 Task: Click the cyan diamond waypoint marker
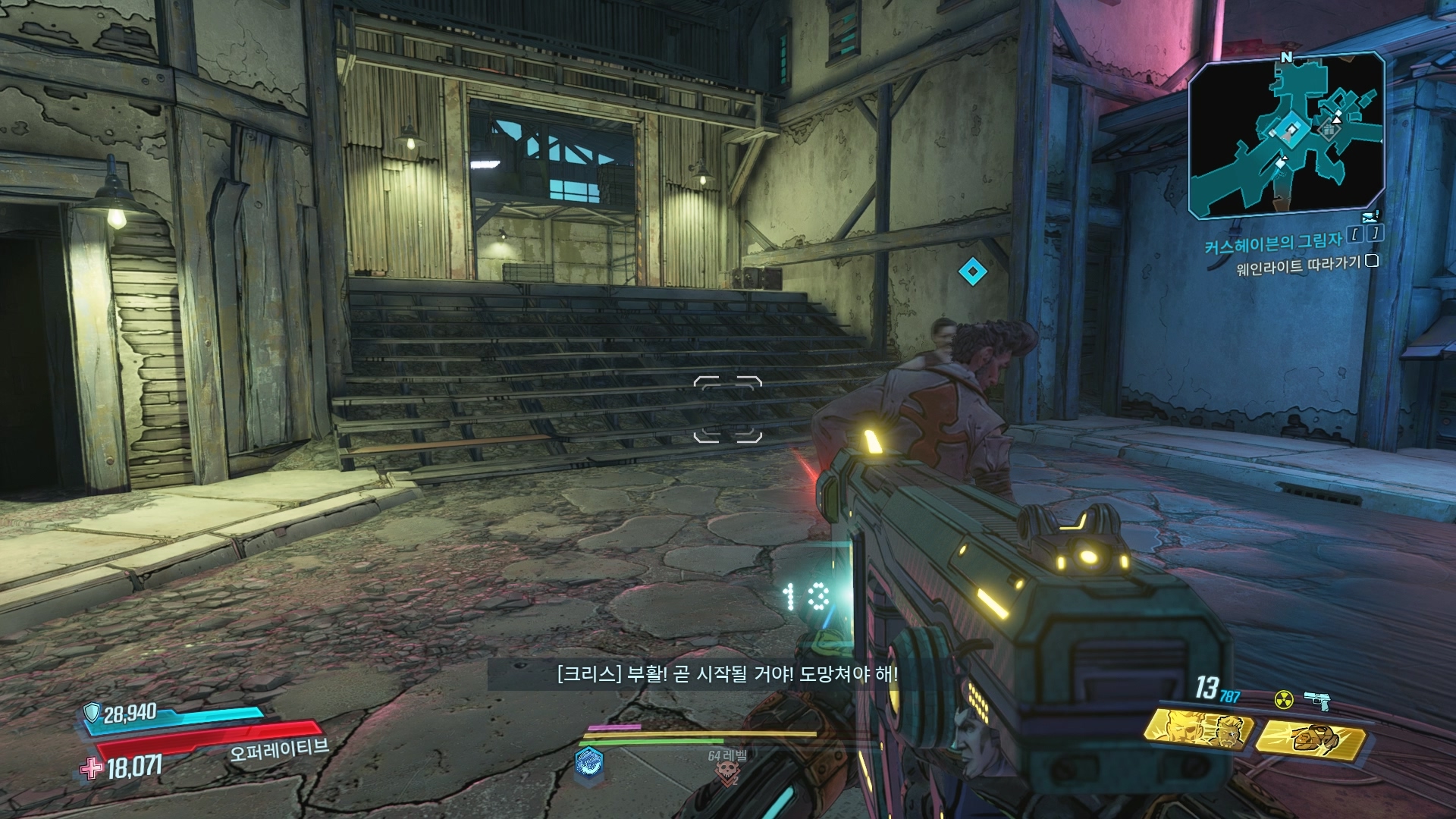point(972,271)
